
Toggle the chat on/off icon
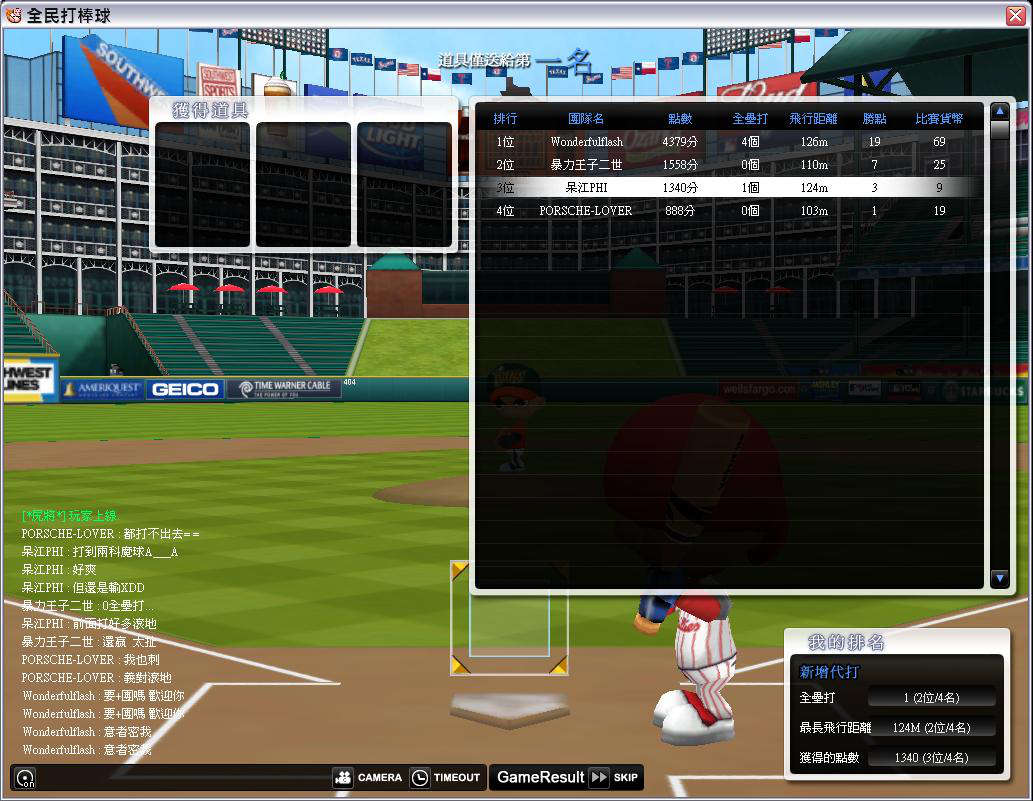26,778
